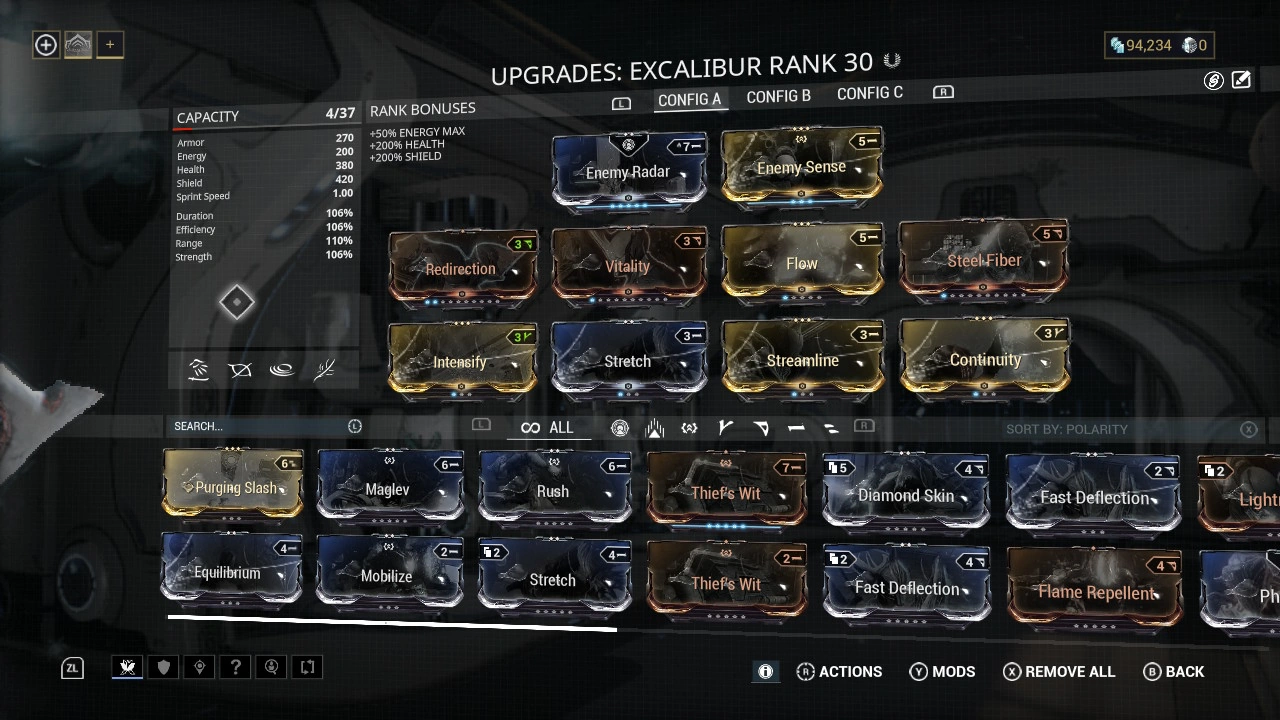The width and height of the screenshot is (1280, 720).
Task: Switch to the Config B tab
Action: coord(778,96)
